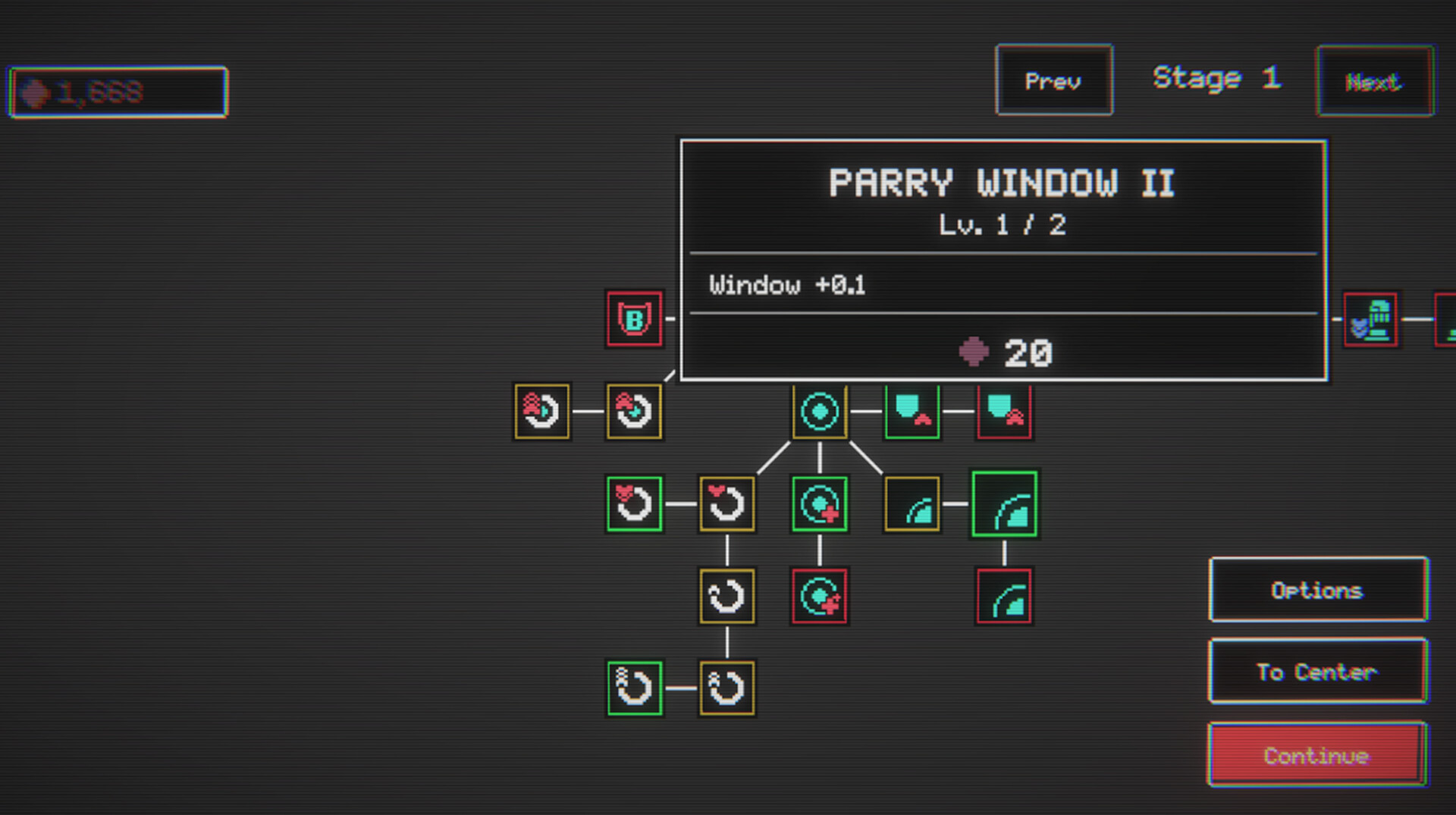Select the green coil loop node at bottom left
Viewport: 1456px width, 815px height.
635,687
